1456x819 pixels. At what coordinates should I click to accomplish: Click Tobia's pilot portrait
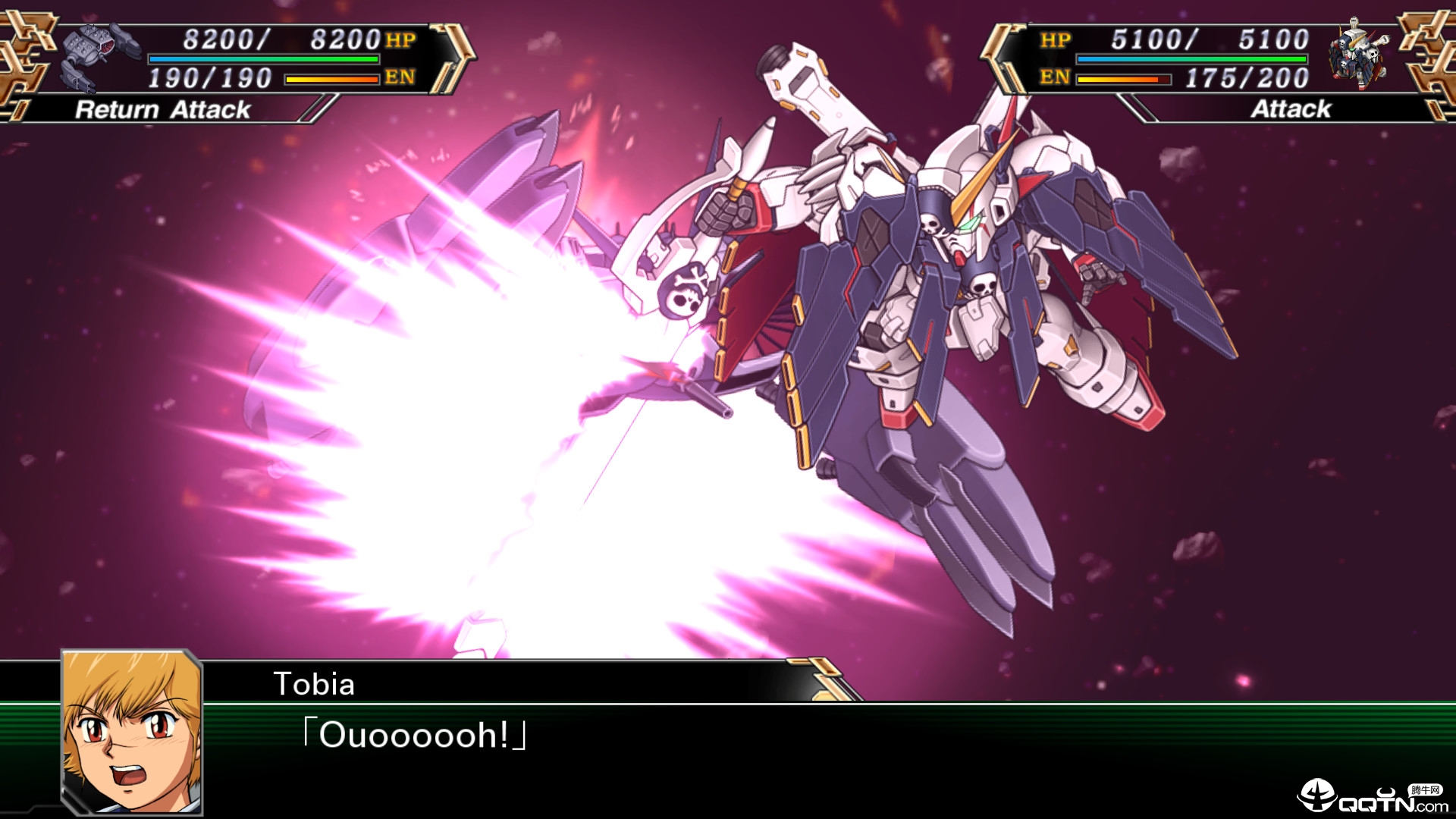tap(132, 732)
